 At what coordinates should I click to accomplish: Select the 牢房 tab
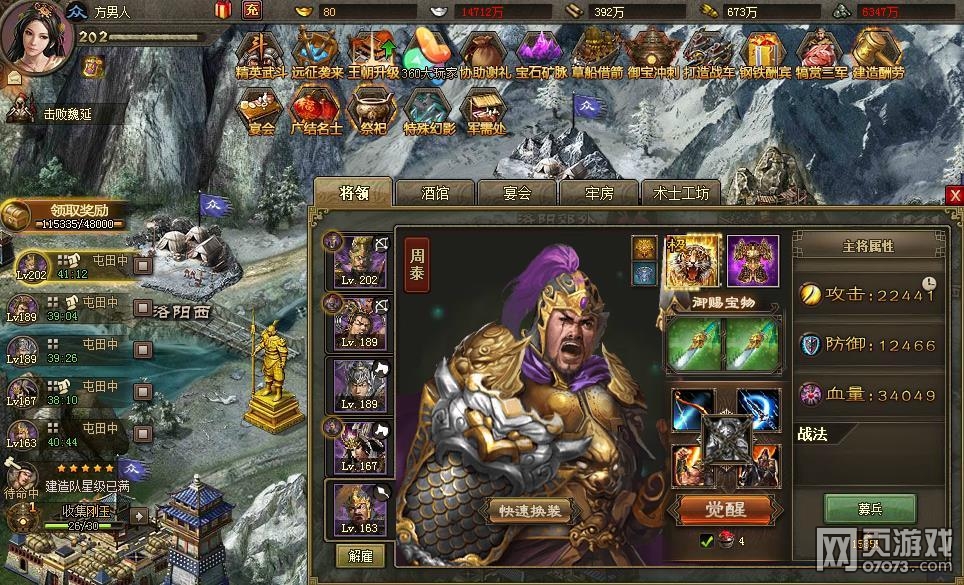click(x=598, y=193)
